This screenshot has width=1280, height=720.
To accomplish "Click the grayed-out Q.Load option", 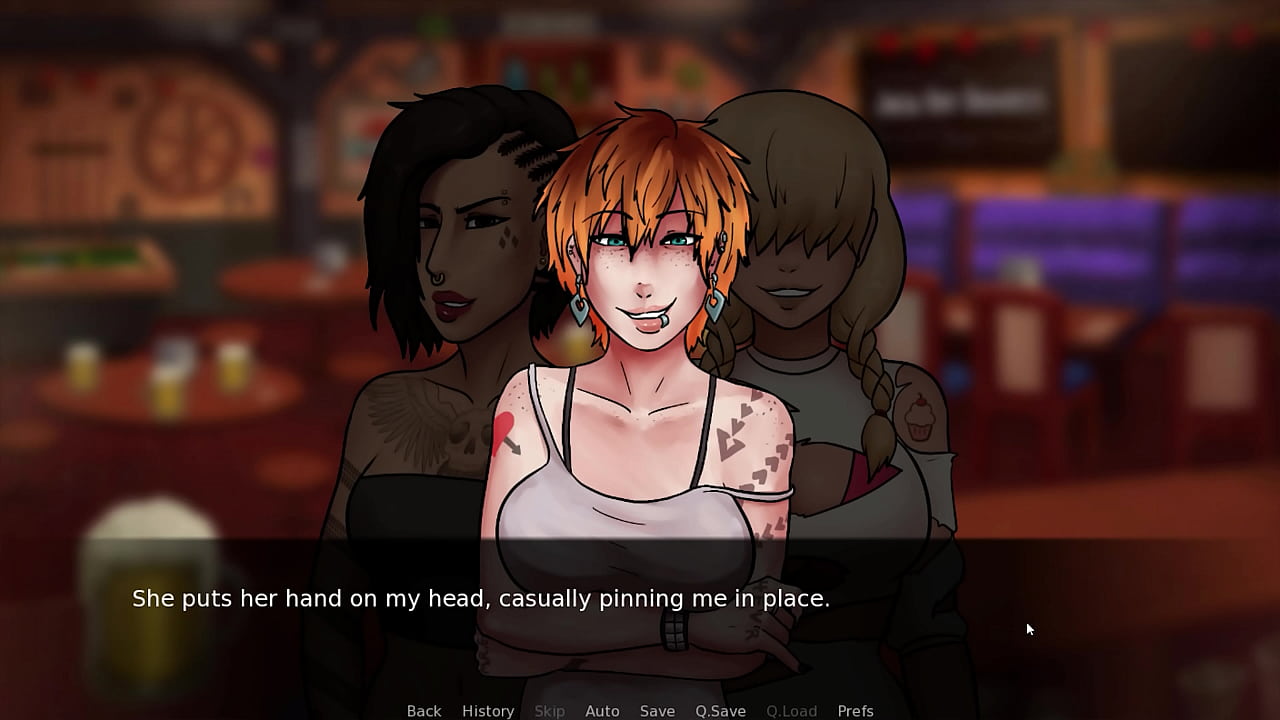I will coord(792,710).
